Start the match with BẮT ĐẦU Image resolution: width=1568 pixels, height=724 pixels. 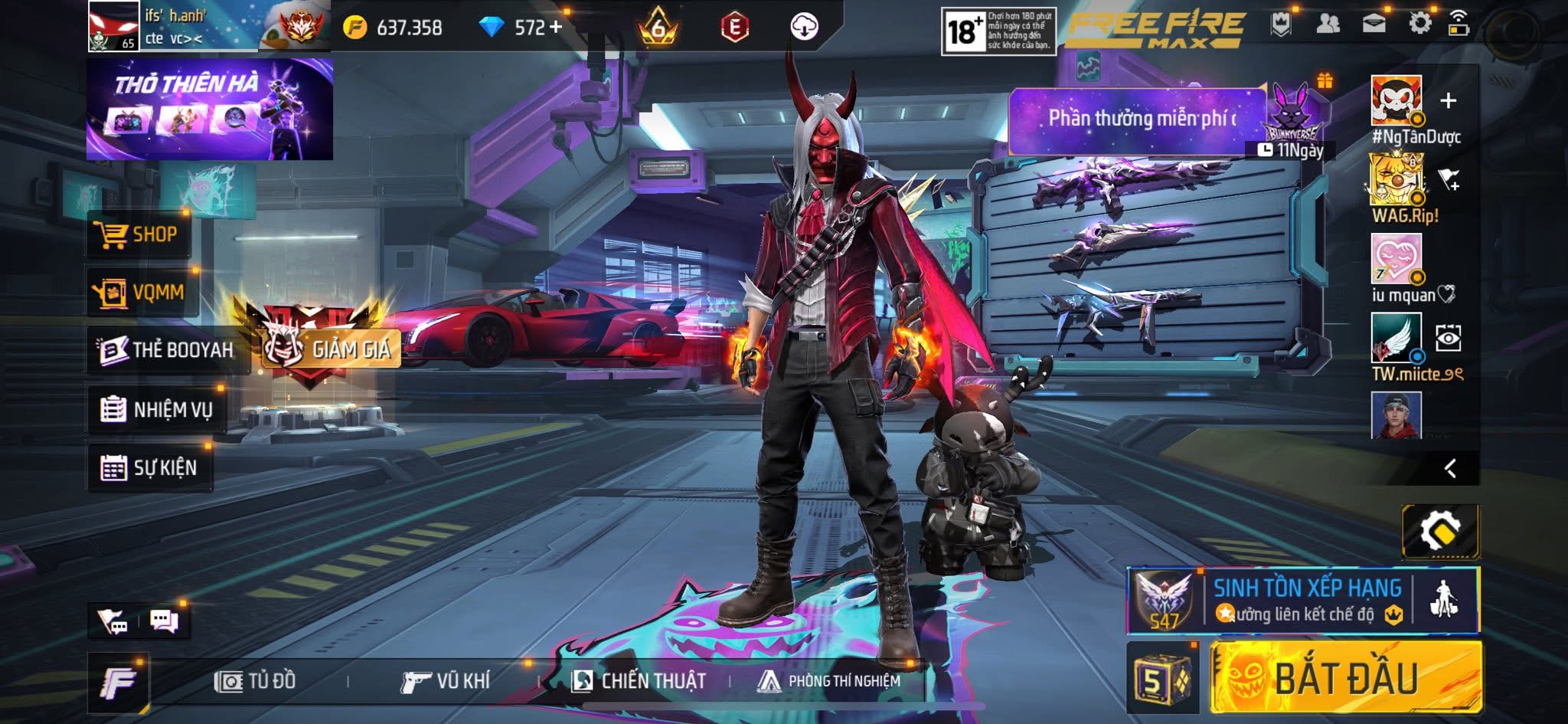click(1345, 678)
